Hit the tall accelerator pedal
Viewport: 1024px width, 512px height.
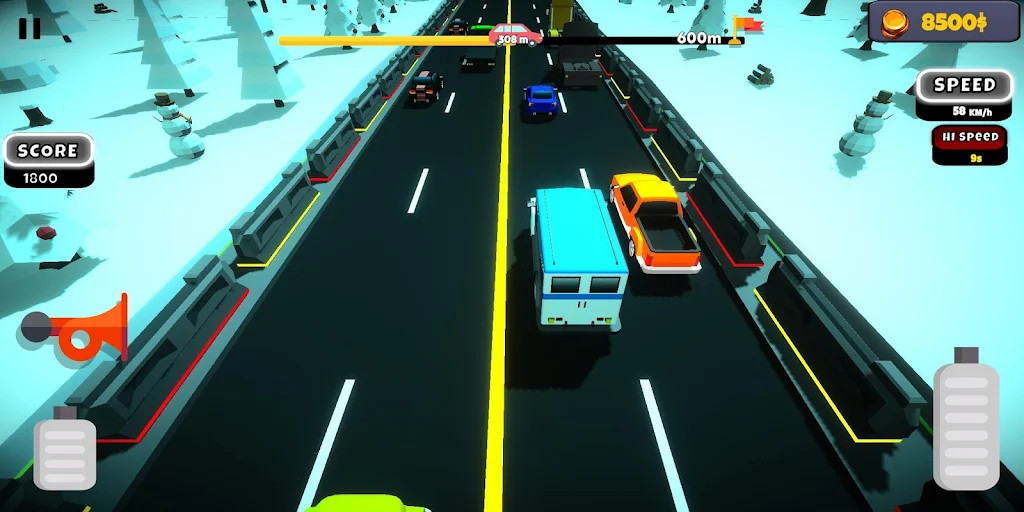(x=965, y=425)
